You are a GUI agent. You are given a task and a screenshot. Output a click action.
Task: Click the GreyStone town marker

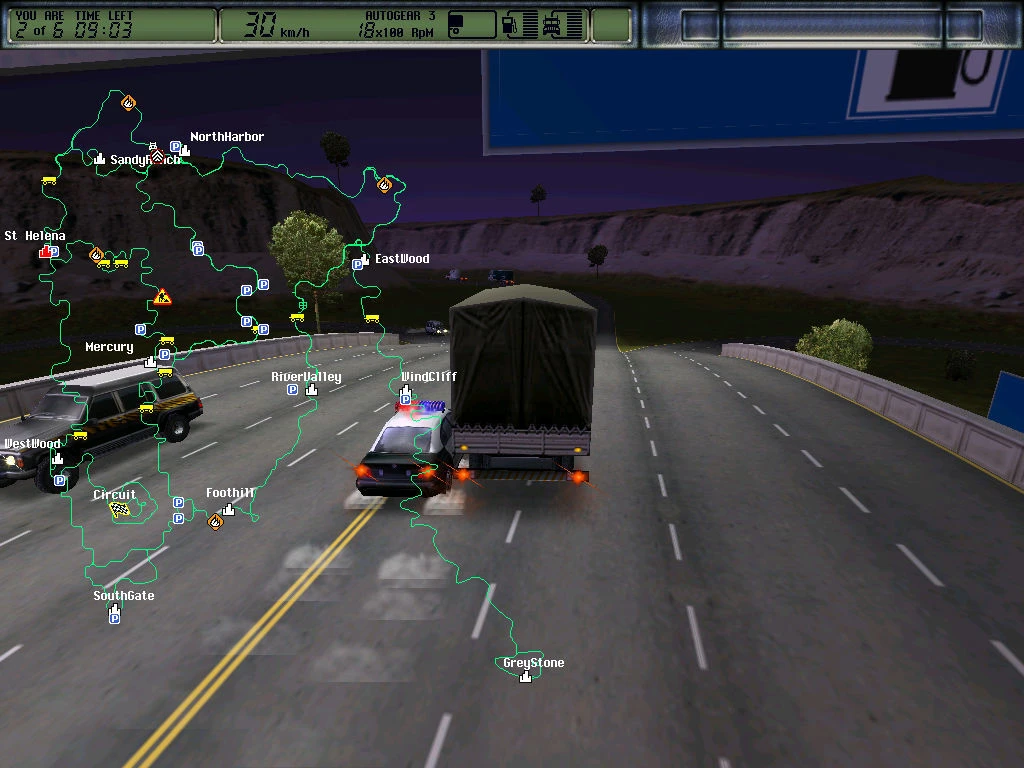click(x=526, y=676)
